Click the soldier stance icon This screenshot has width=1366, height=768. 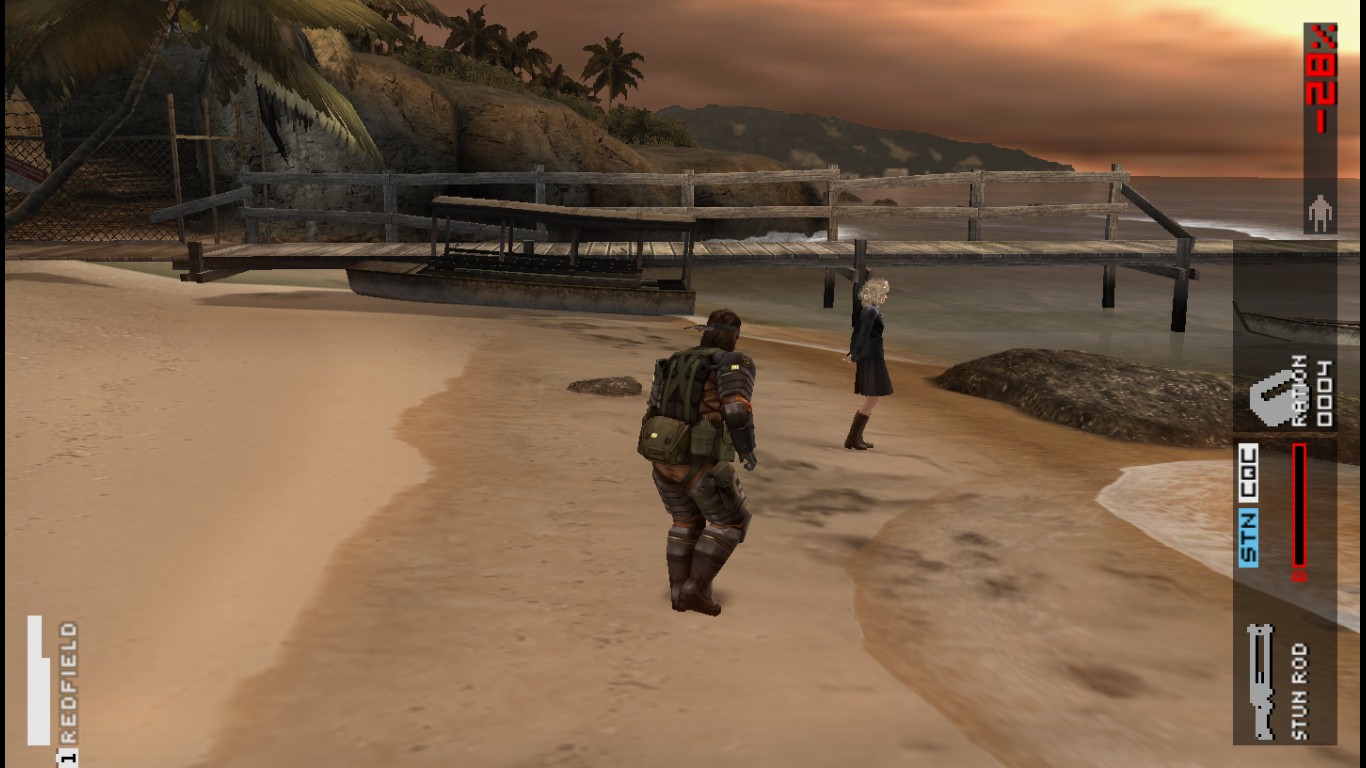point(1320,213)
